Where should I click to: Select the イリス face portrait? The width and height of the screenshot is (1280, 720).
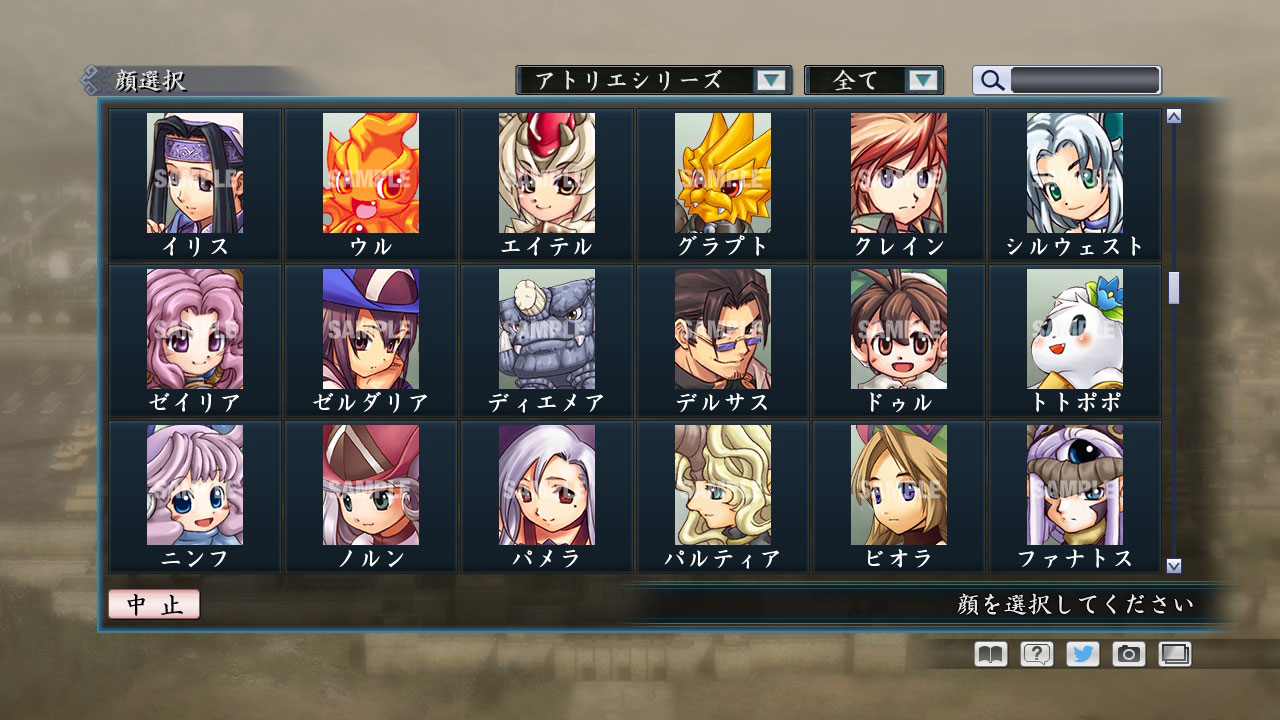click(196, 175)
